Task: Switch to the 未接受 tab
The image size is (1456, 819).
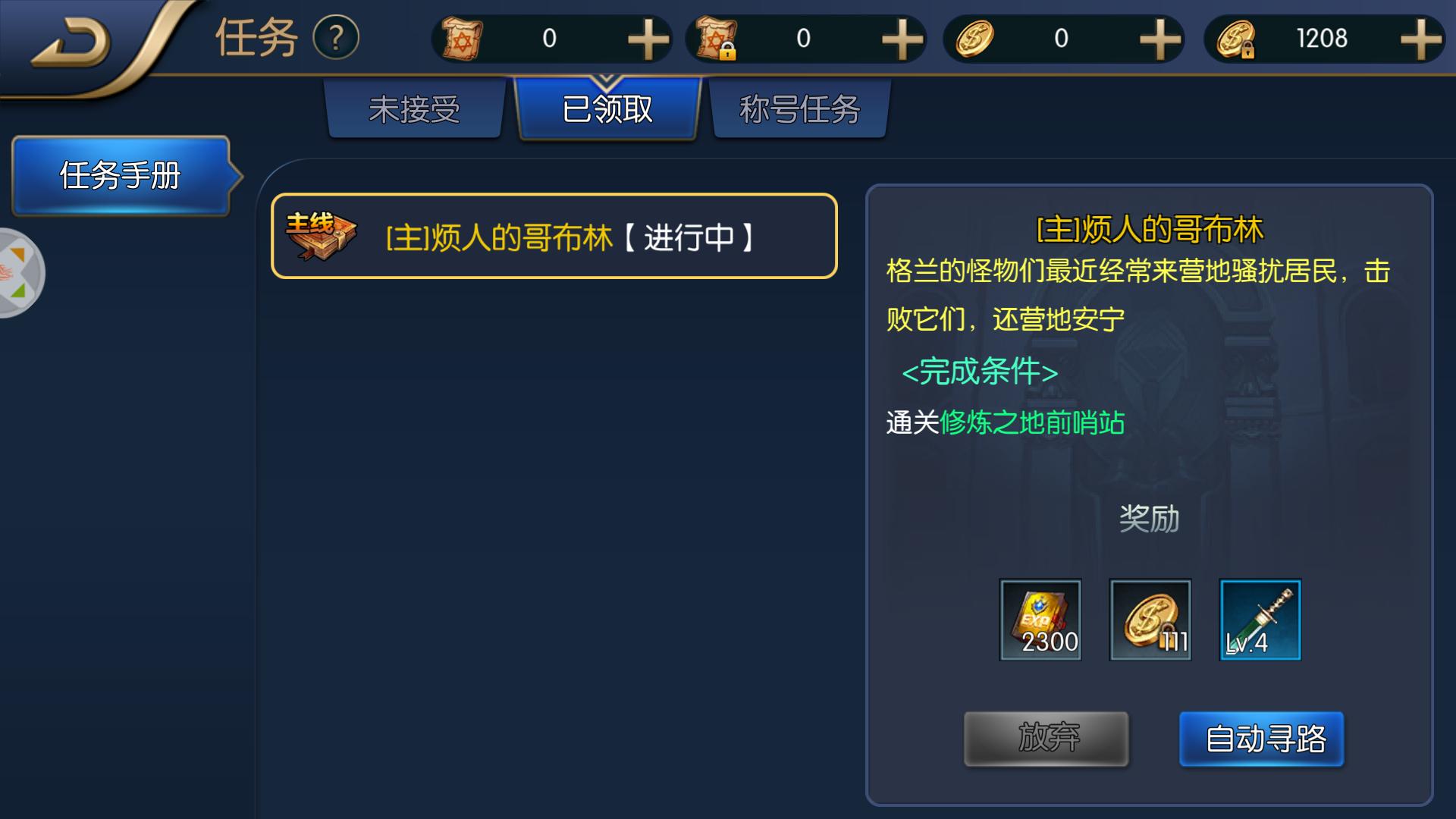Action: pyautogui.click(x=416, y=108)
